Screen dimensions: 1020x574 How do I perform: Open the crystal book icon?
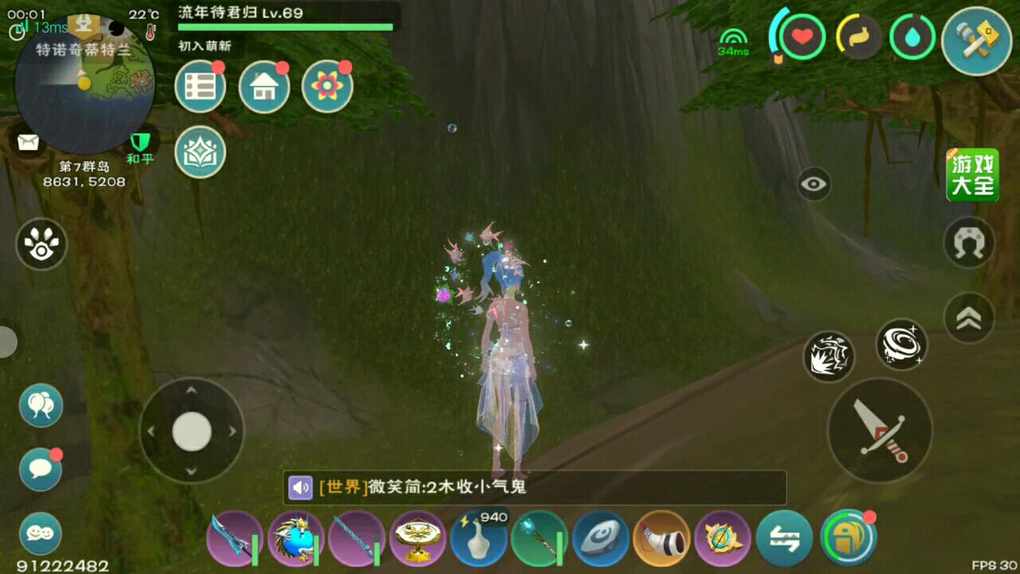click(x=200, y=152)
